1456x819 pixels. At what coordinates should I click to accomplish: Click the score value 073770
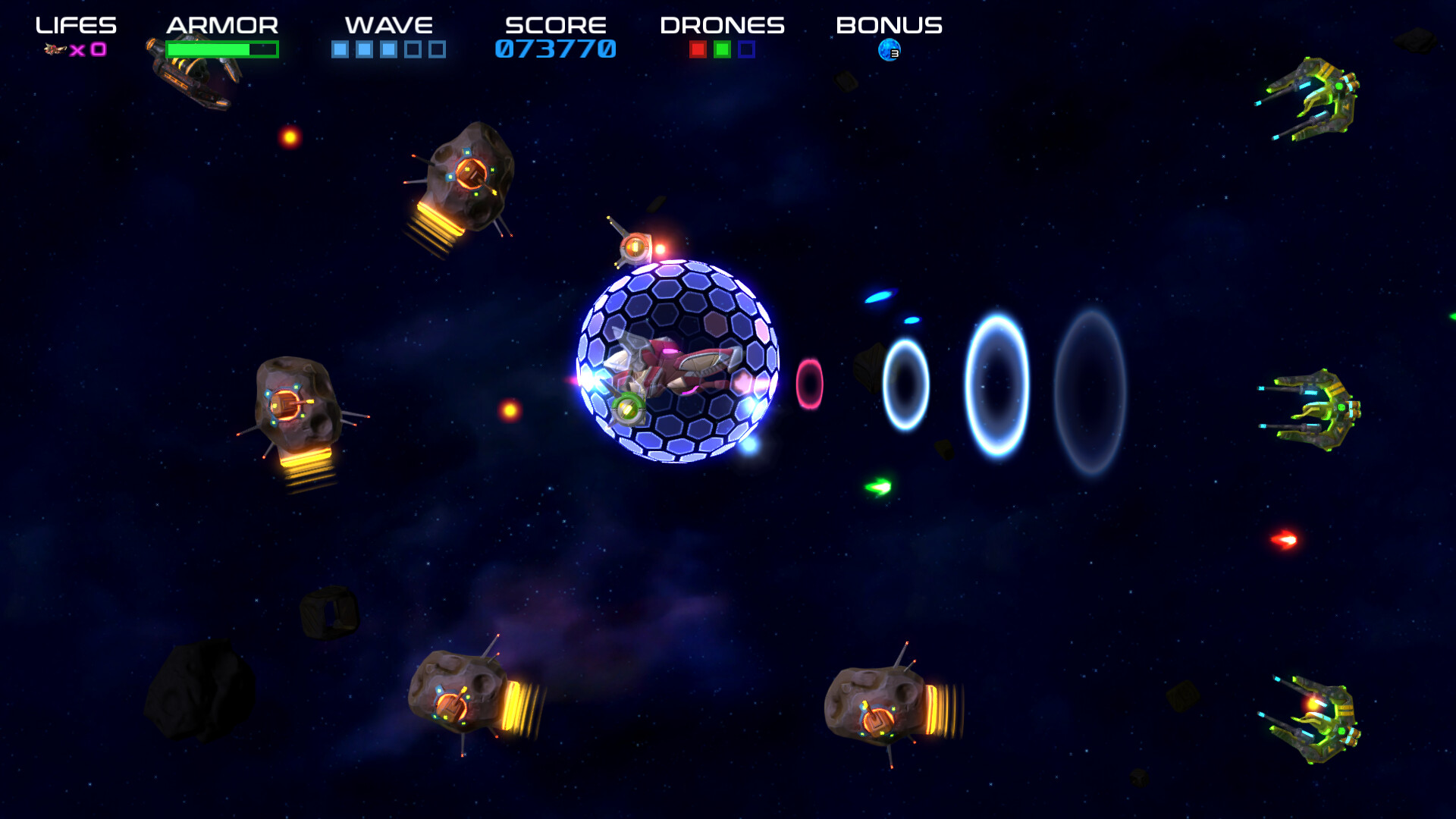[x=554, y=50]
